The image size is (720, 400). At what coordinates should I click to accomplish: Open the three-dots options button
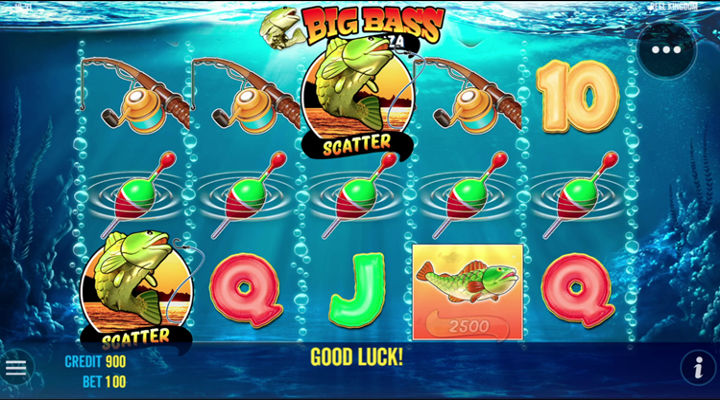(666, 49)
